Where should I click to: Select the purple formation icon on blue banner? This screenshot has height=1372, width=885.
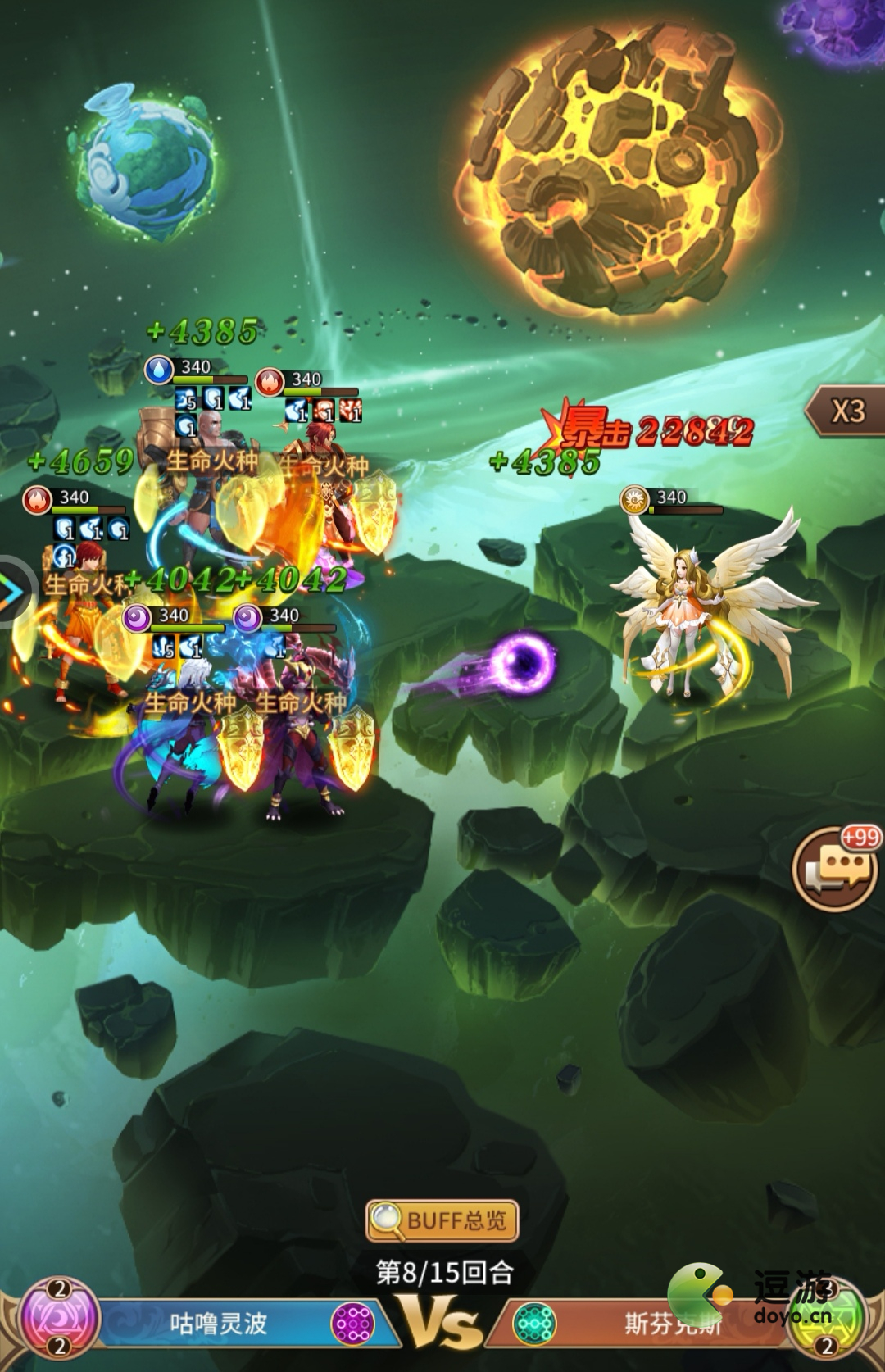pyautogui.click(x=353, y=1324)
